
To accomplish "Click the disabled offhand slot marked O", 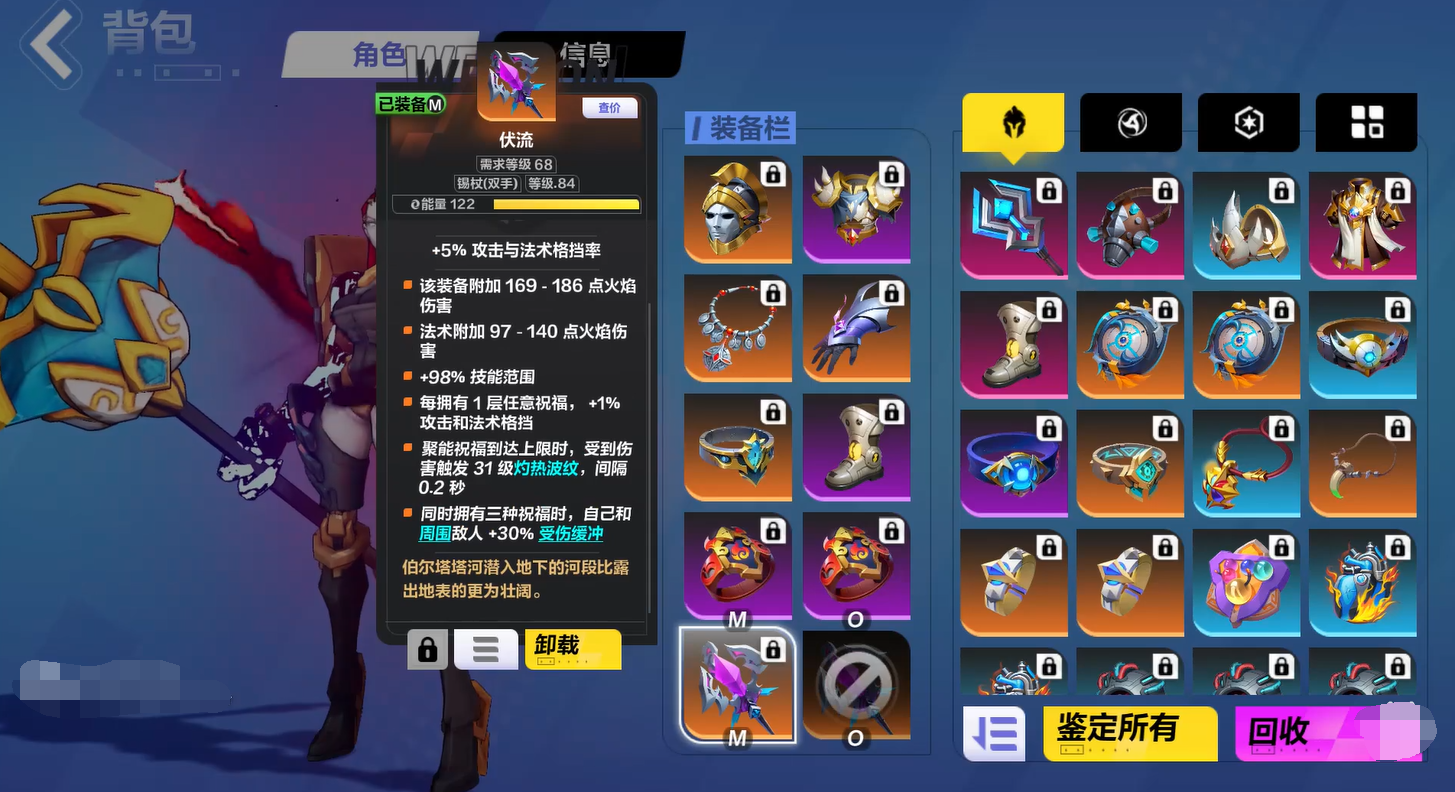I will (x=856, y=685).
